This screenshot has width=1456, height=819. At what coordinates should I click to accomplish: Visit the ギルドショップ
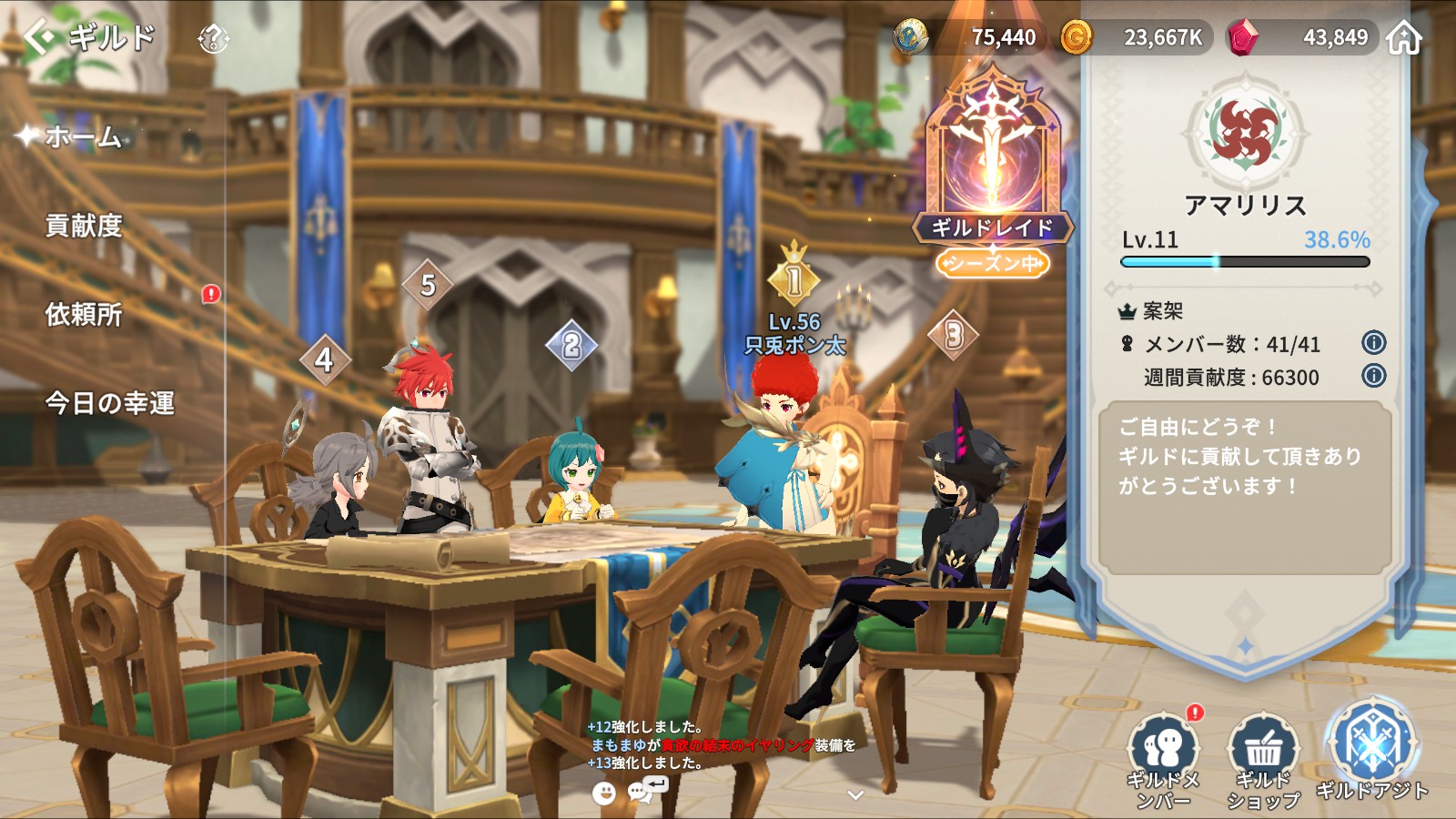(1263, 760)
